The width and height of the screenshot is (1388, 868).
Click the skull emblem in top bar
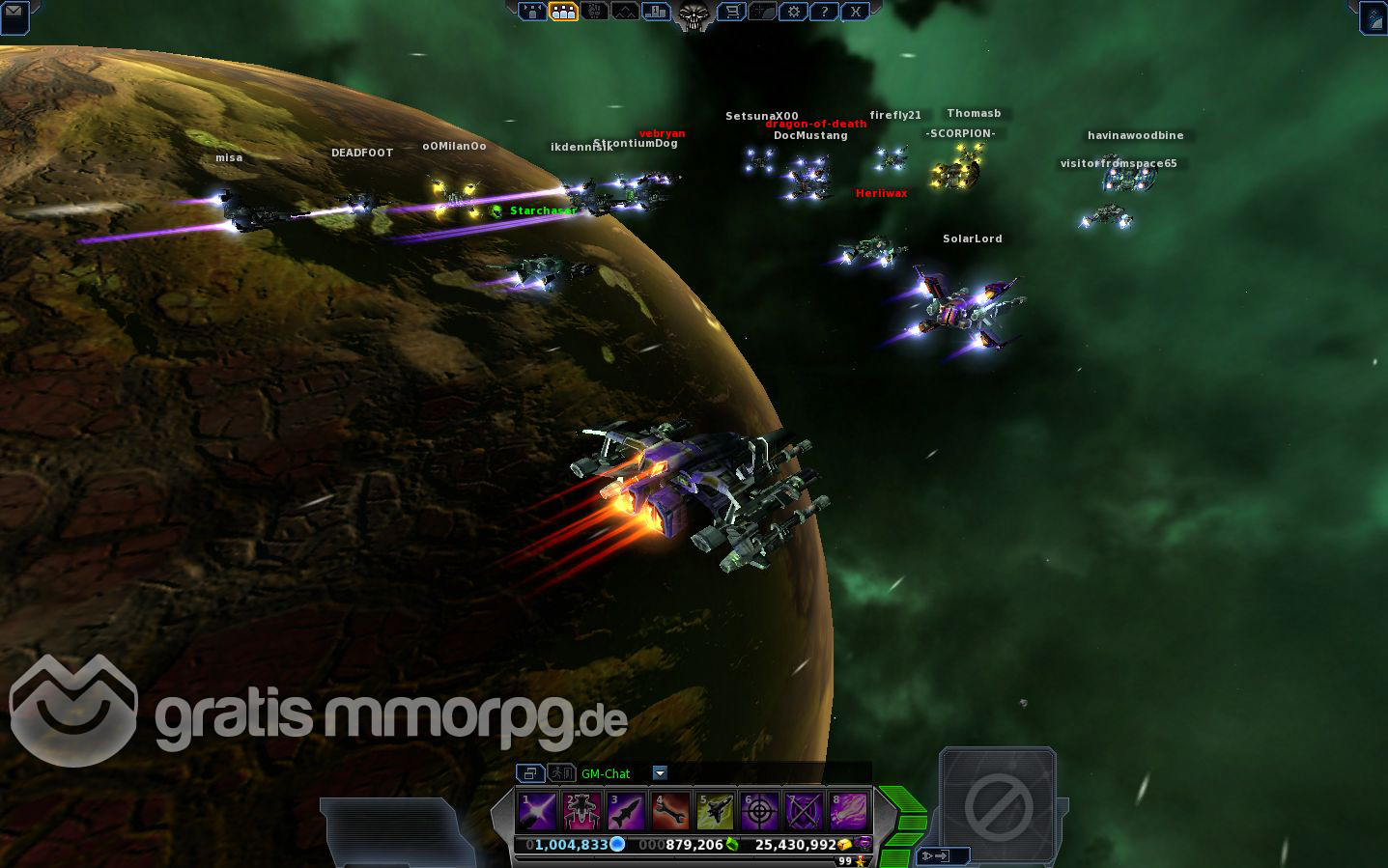click(x=693, y=14)
